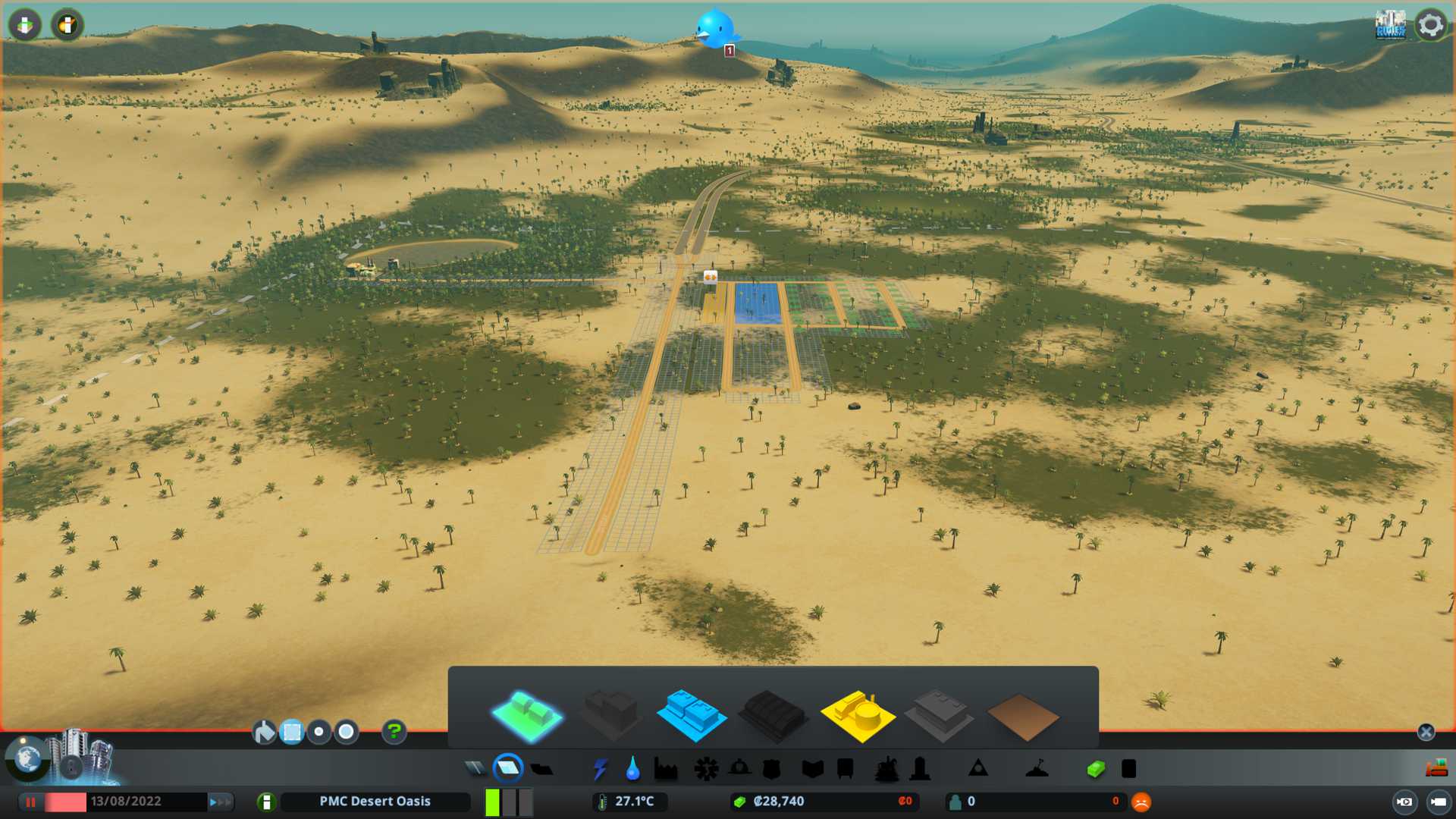Close the zoning panel
Image resolution: width=1456 pixels, height=819 pixels.
1426,732
